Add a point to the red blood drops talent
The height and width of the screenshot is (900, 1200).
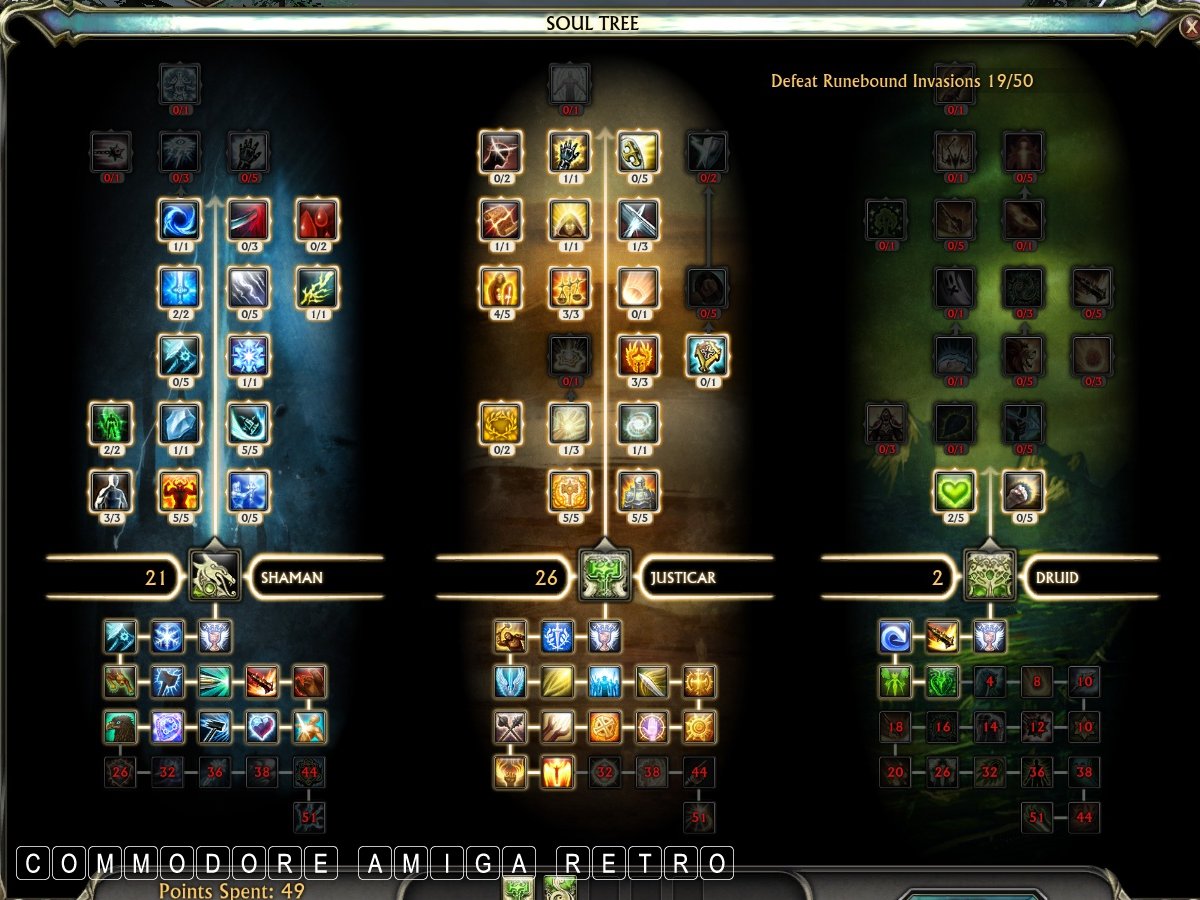pyautogui.click(x=317, y=219)
